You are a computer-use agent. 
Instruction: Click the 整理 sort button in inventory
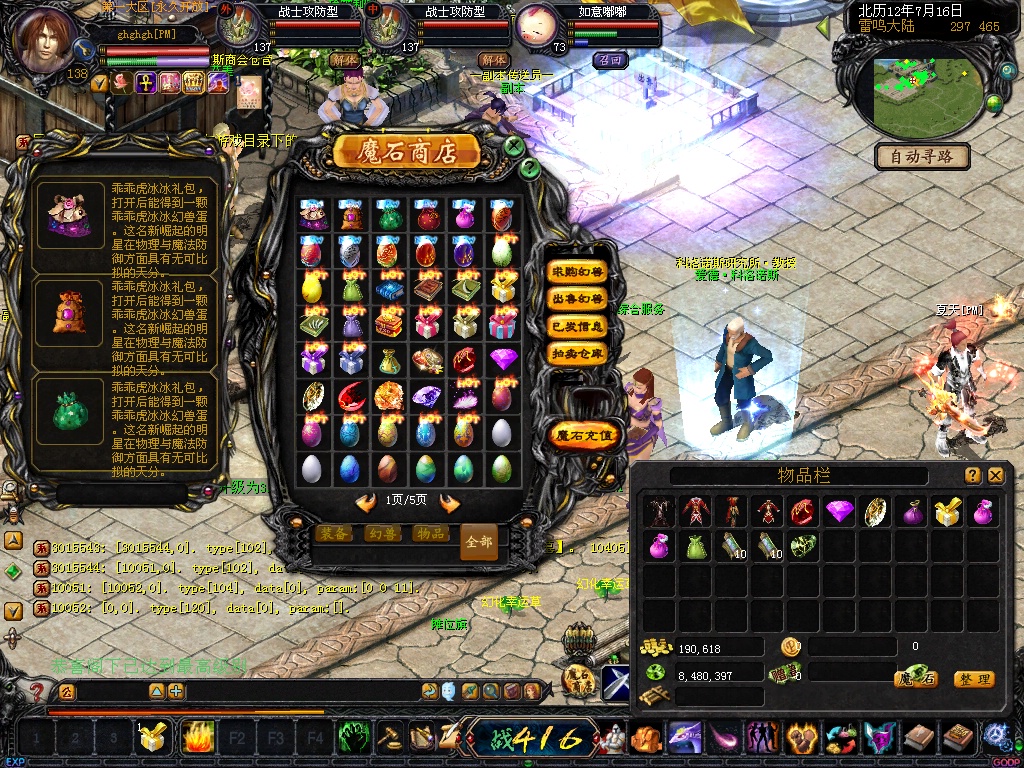973,679
